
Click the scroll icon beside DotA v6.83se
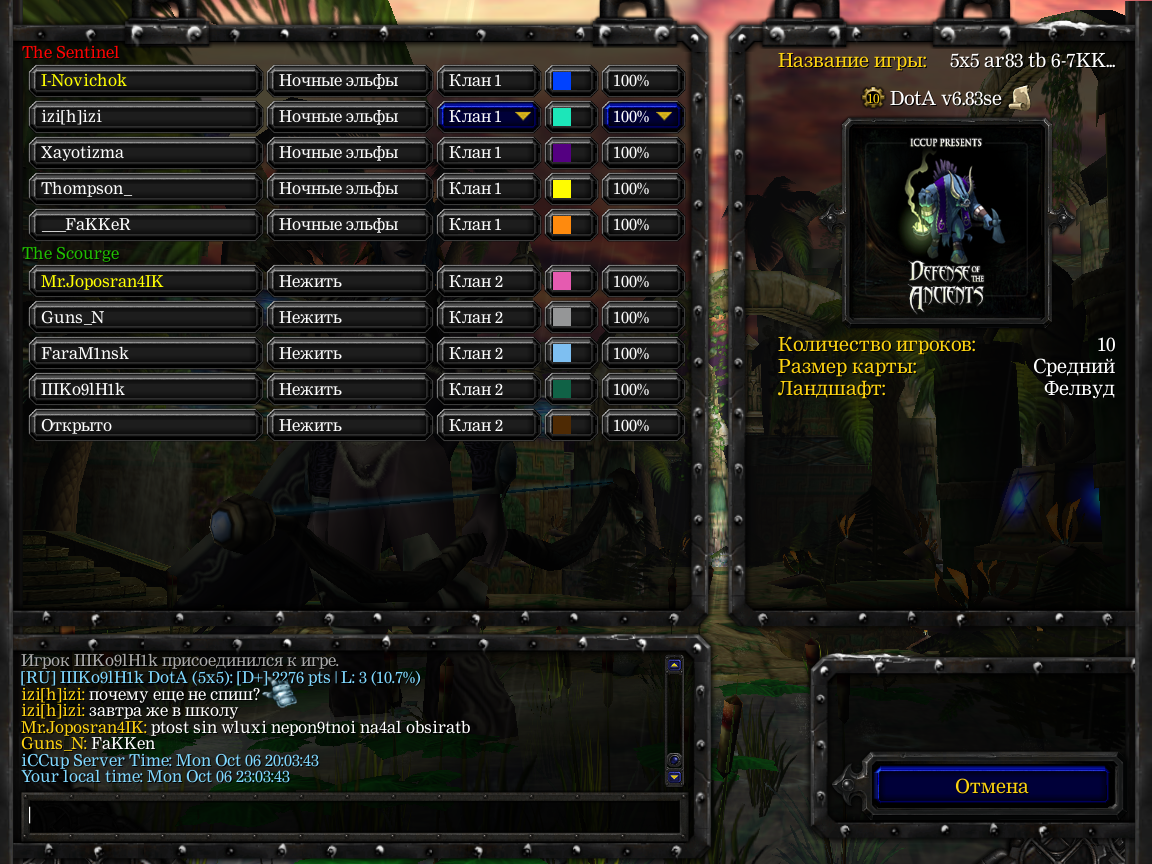point(1020,98)
